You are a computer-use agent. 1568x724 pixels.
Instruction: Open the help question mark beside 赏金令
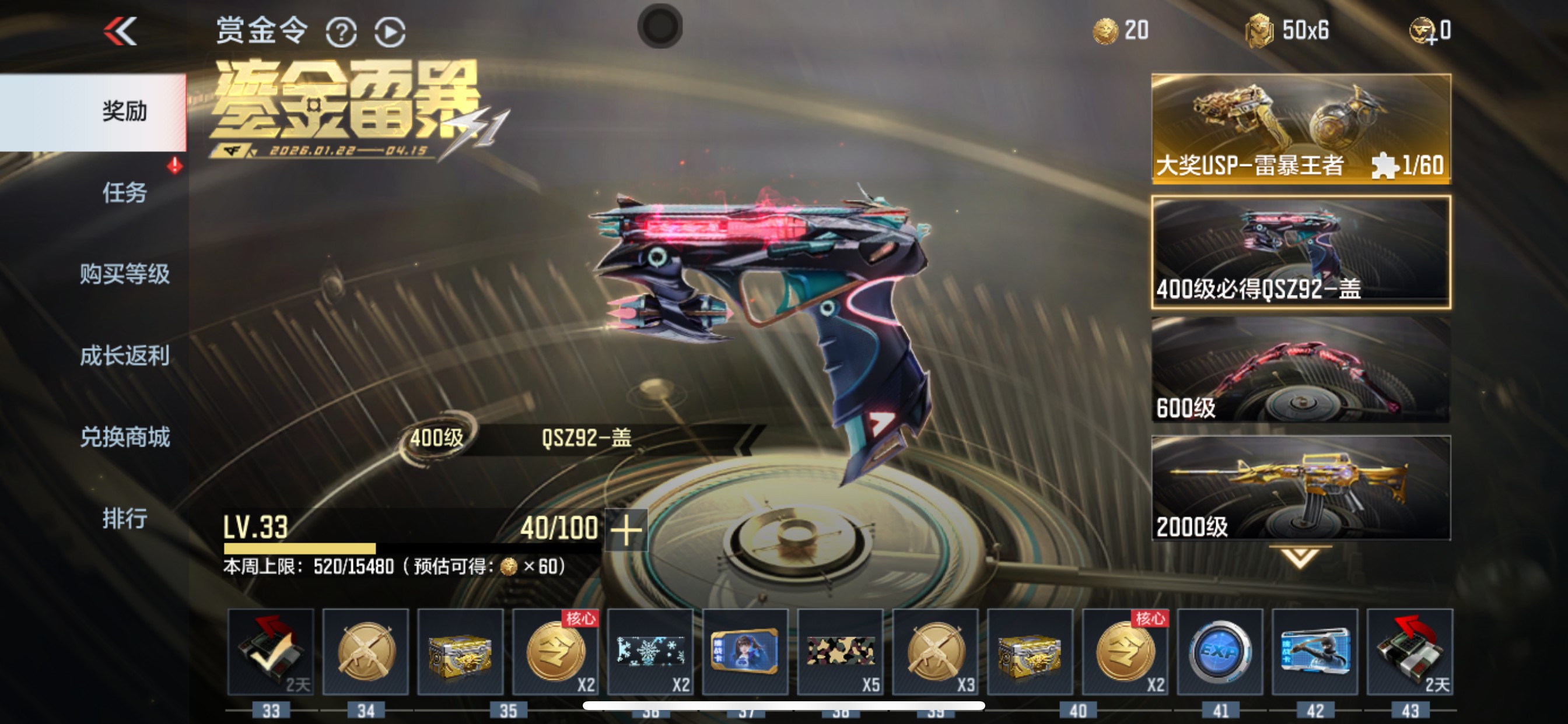(342, 31)
